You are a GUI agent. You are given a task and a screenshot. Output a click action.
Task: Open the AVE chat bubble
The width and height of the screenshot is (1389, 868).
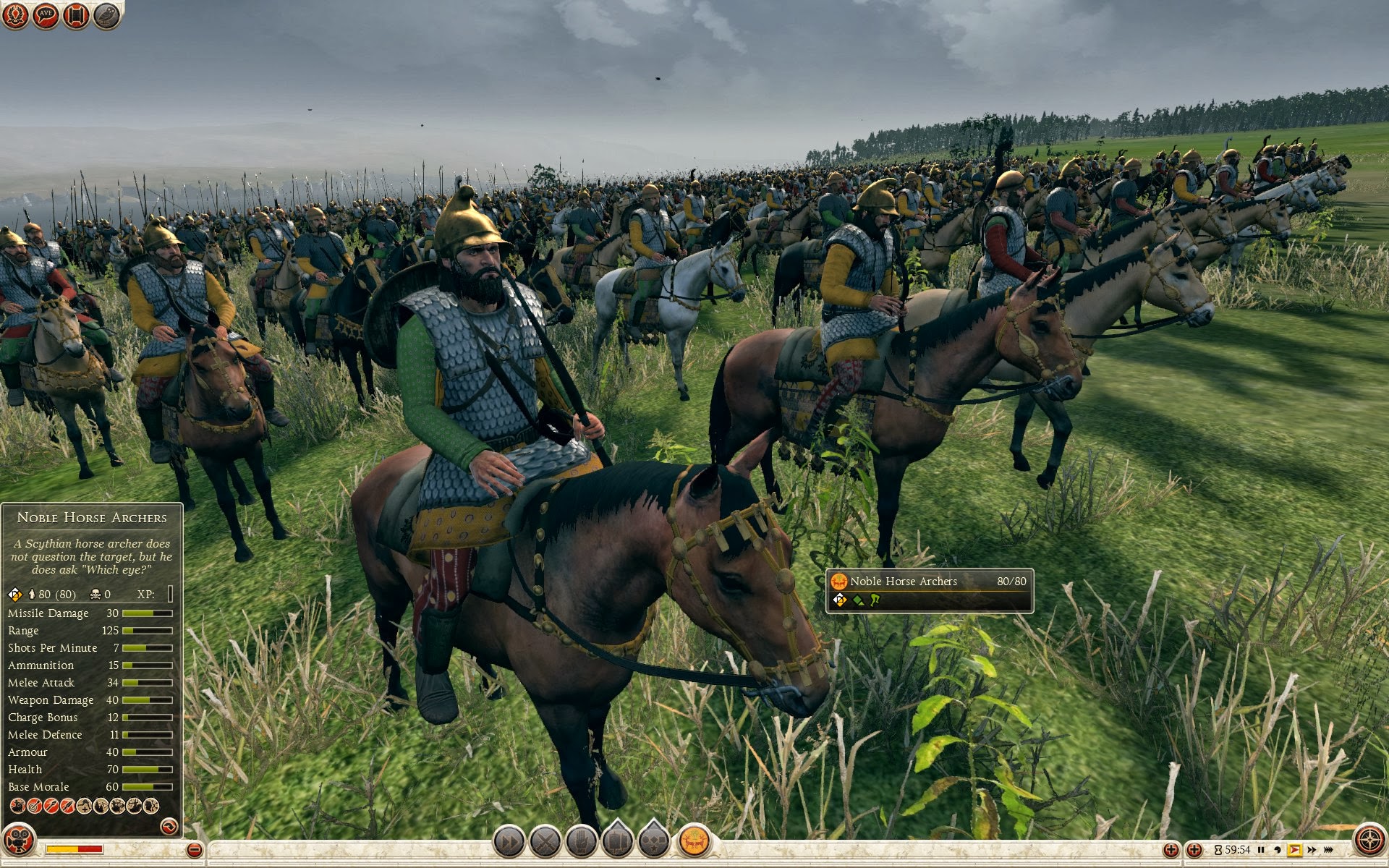coord(46,15)
